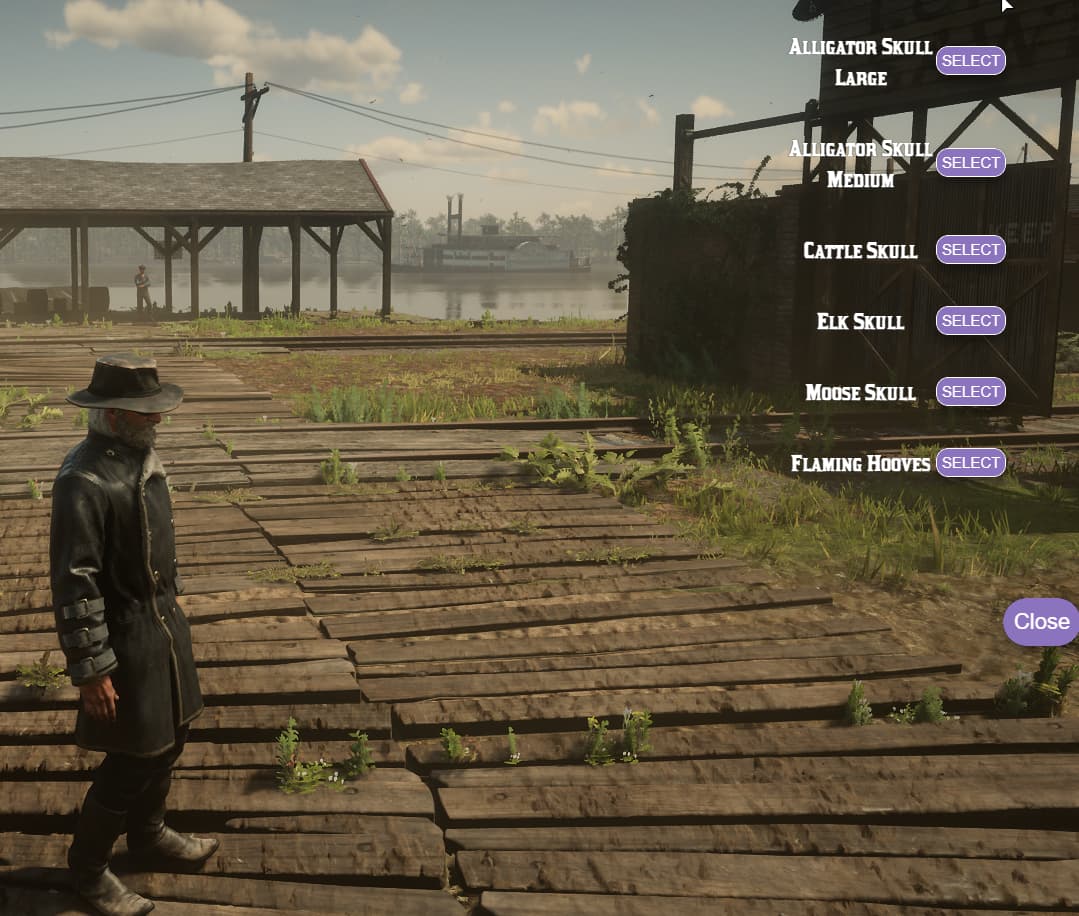Pick the Elk Skull option
The width and height of the screenshot is (1079, 916).
[970, 321]
